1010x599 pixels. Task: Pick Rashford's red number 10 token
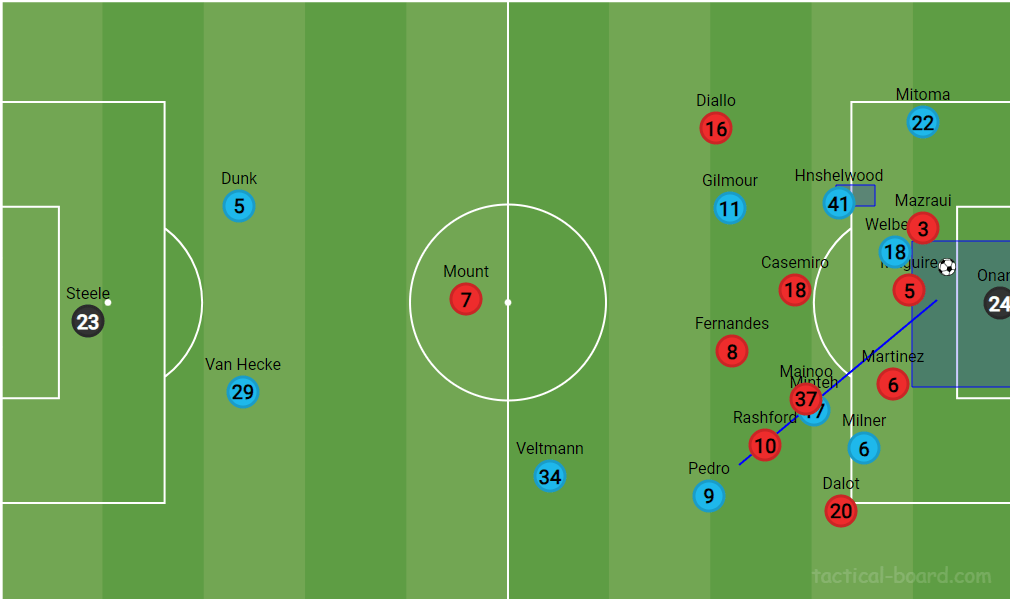pyautogui.click(x=765, y=446)
